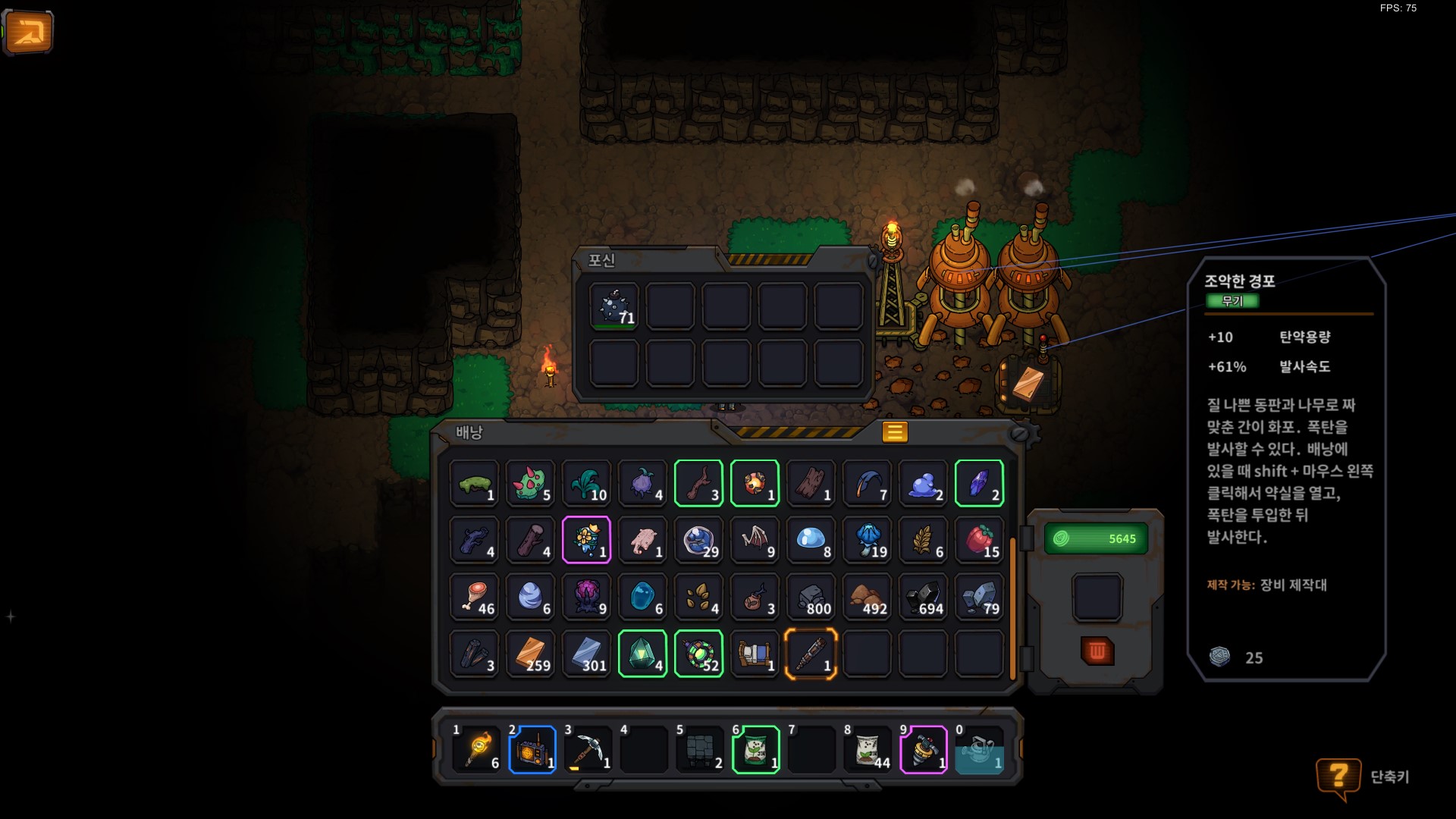
Task: Pick the coal stack of 694
Action: 923,598
